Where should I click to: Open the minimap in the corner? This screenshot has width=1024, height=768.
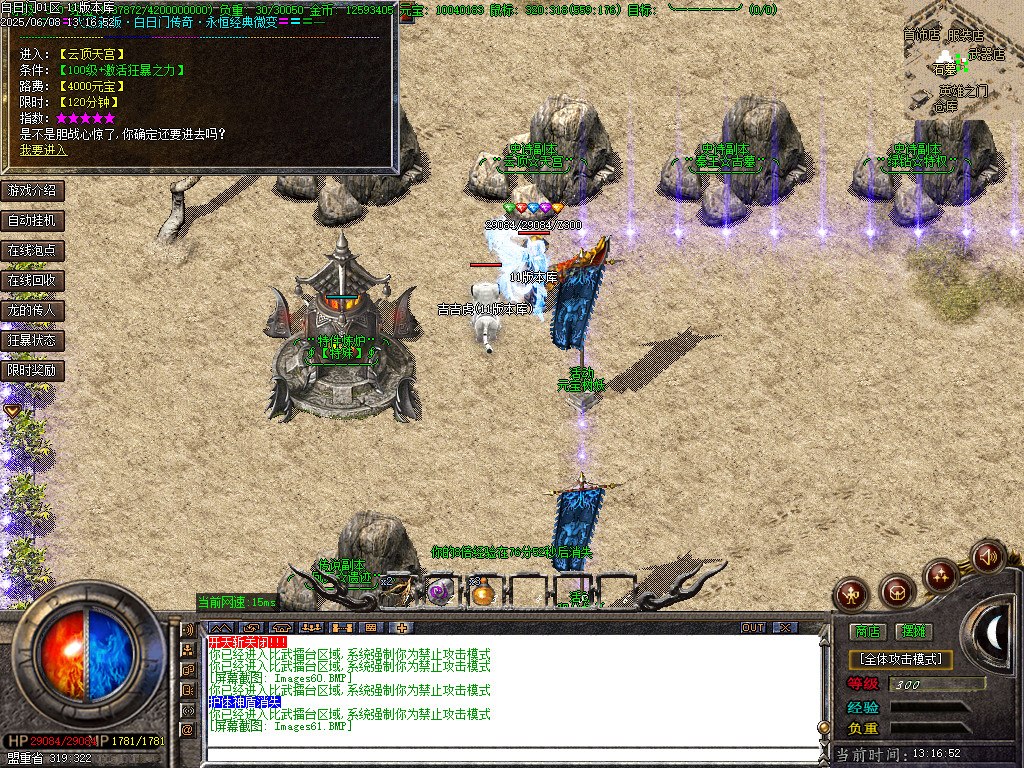958,60
